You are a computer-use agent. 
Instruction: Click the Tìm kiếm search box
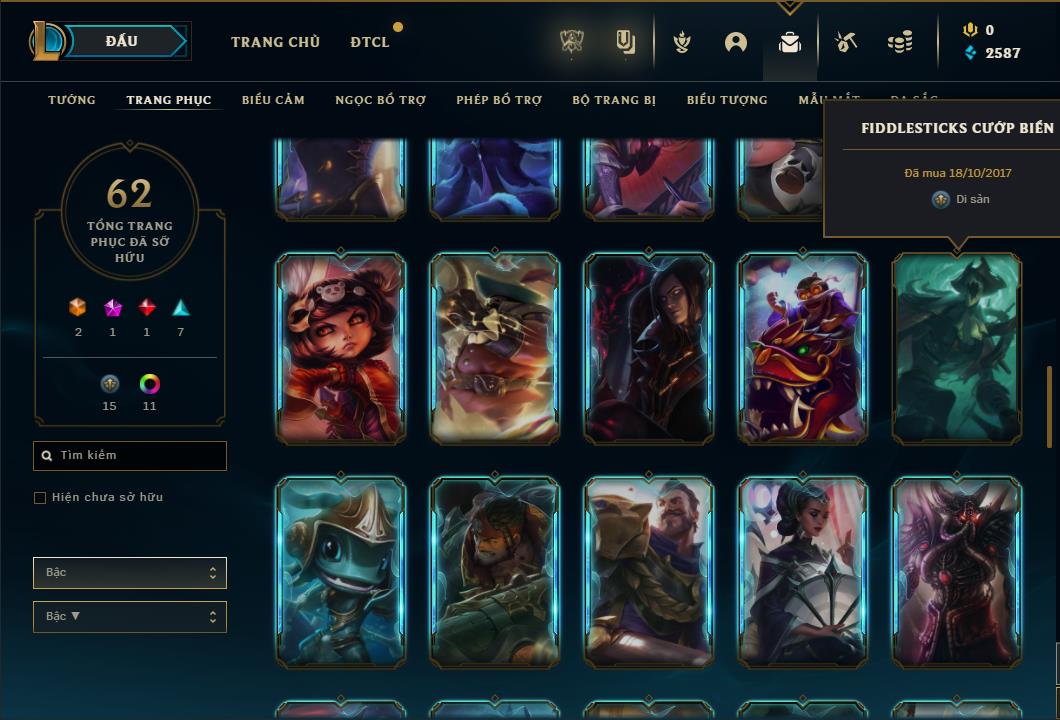point(130,456)
